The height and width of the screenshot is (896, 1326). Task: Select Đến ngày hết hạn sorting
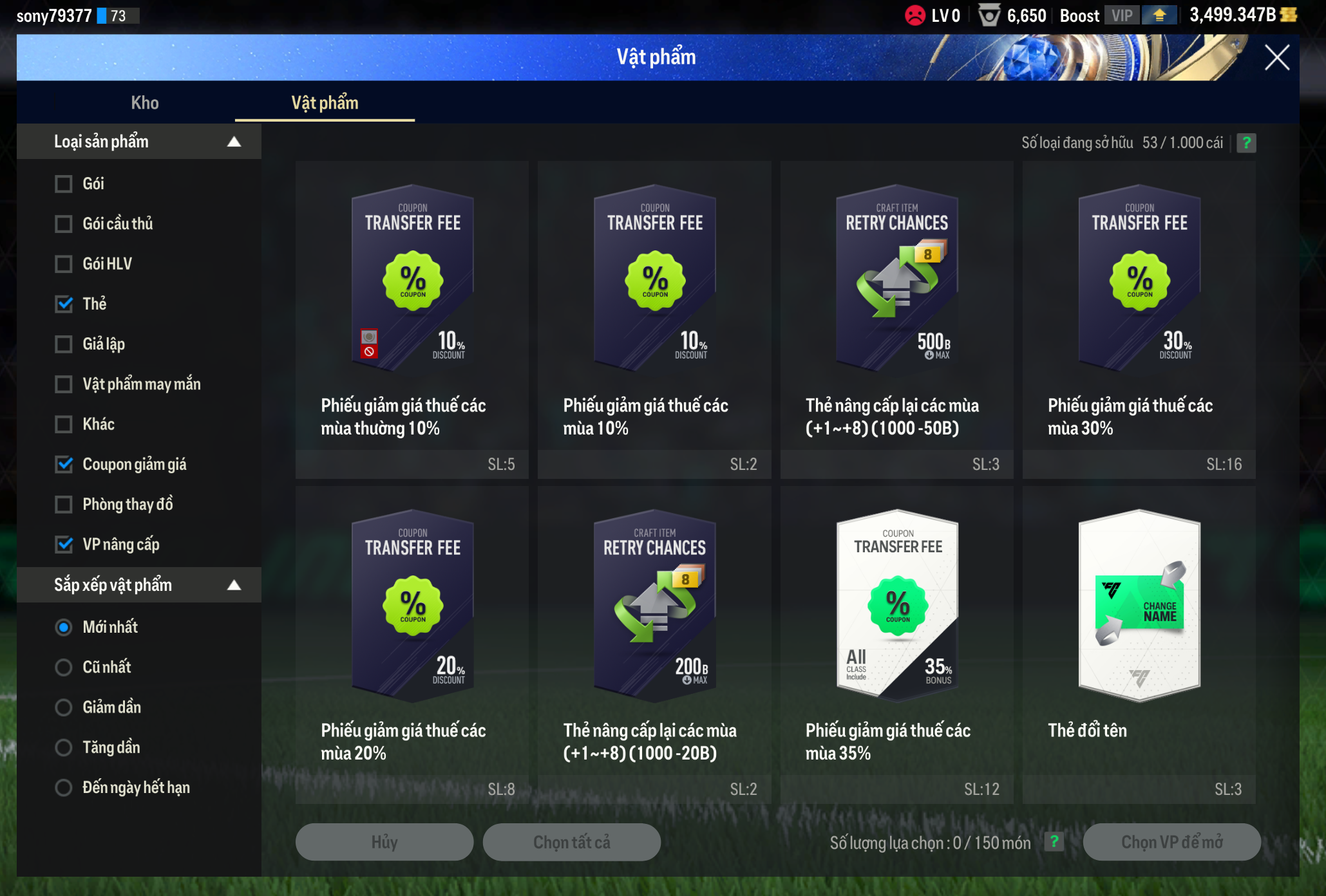(64, 788)
